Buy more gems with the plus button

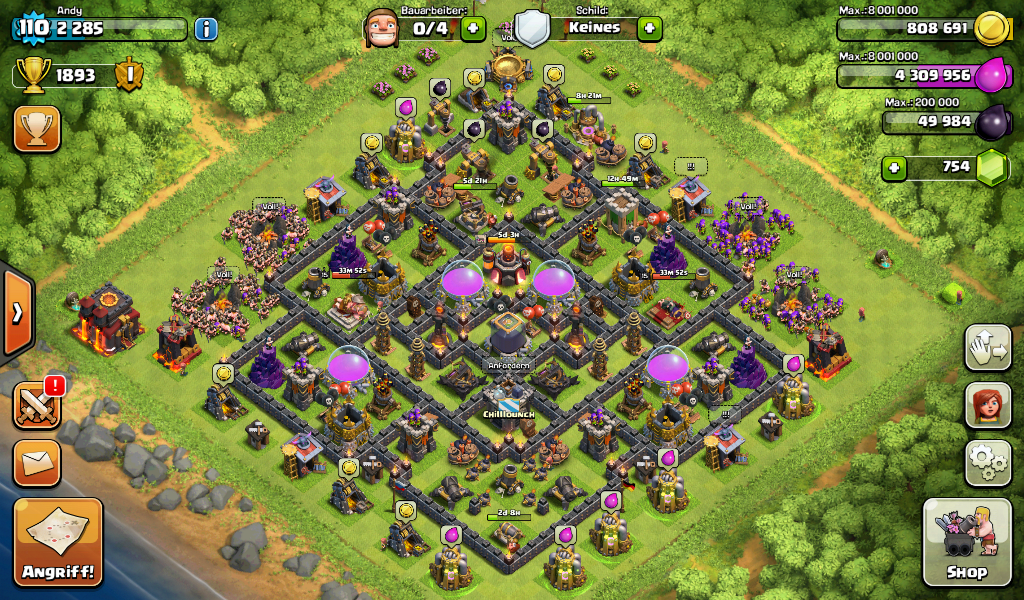(894, 167)
